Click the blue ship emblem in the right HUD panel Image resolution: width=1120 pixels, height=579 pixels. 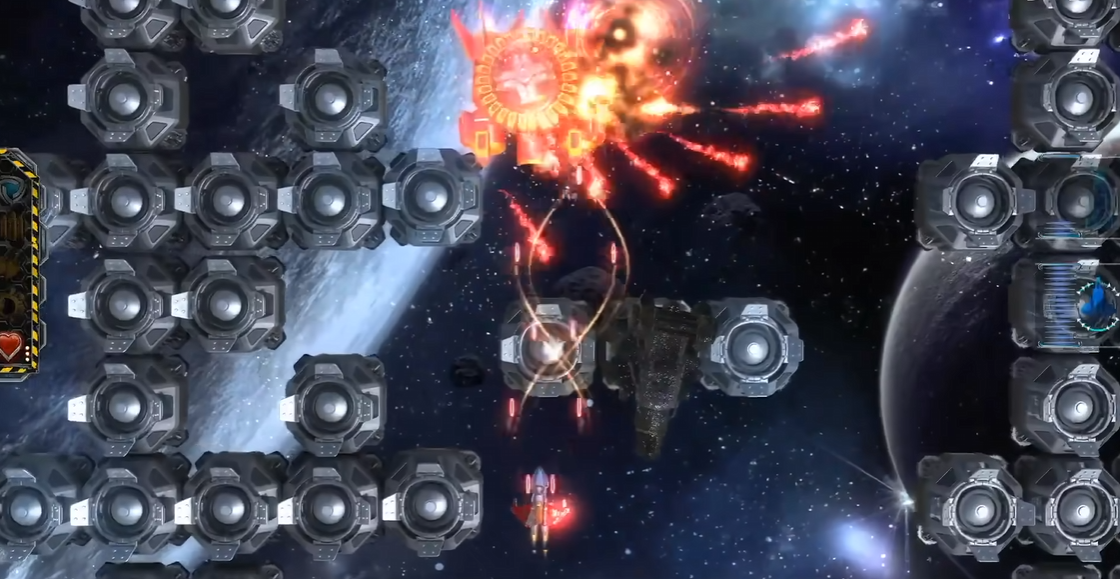1098,301
